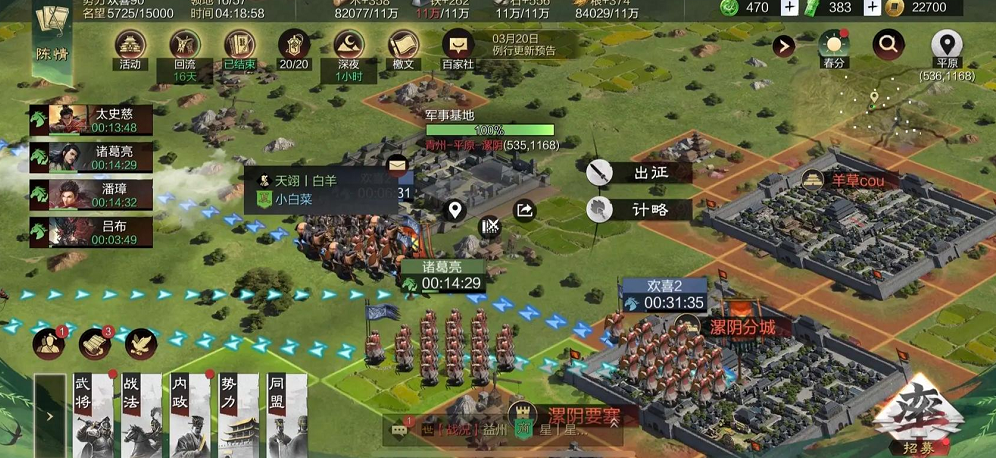Click the magnifying glass search icon
996x458 pixels.
[887, 44]
